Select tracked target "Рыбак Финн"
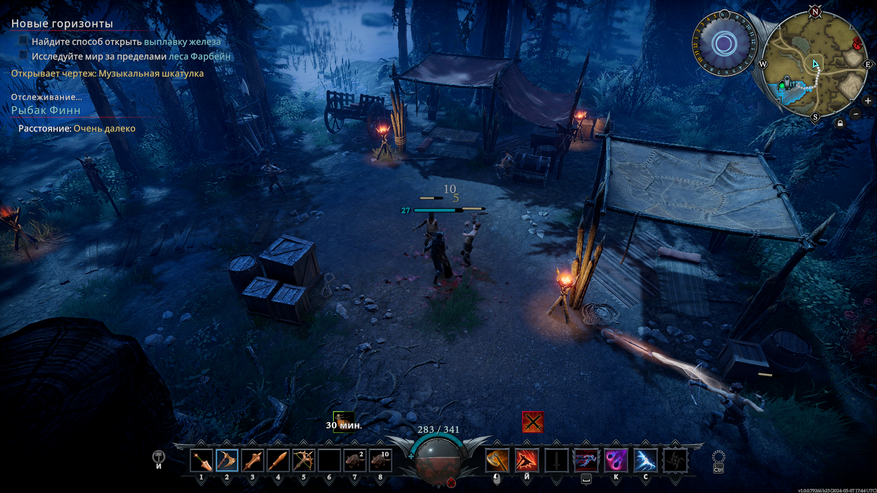The image size is (877, 493). [x=46, y=110]
